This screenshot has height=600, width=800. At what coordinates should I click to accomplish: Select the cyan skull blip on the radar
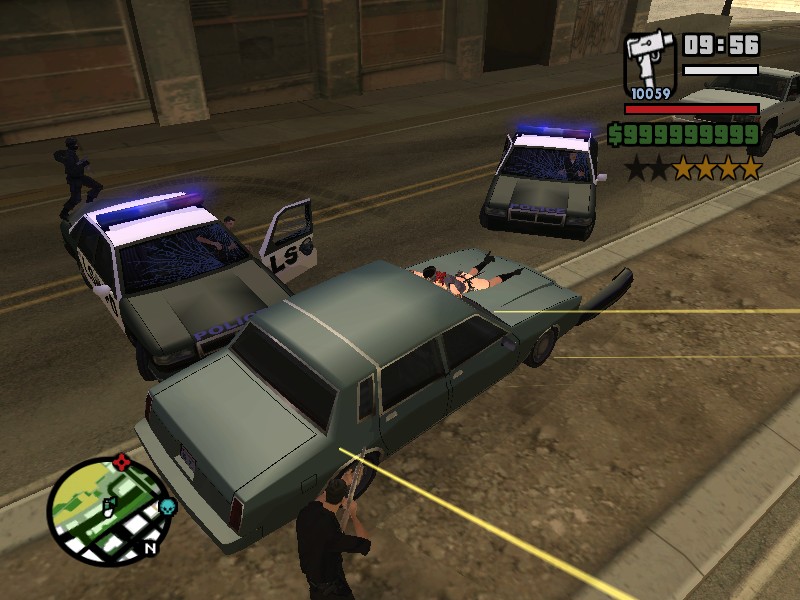click(167, 506)
